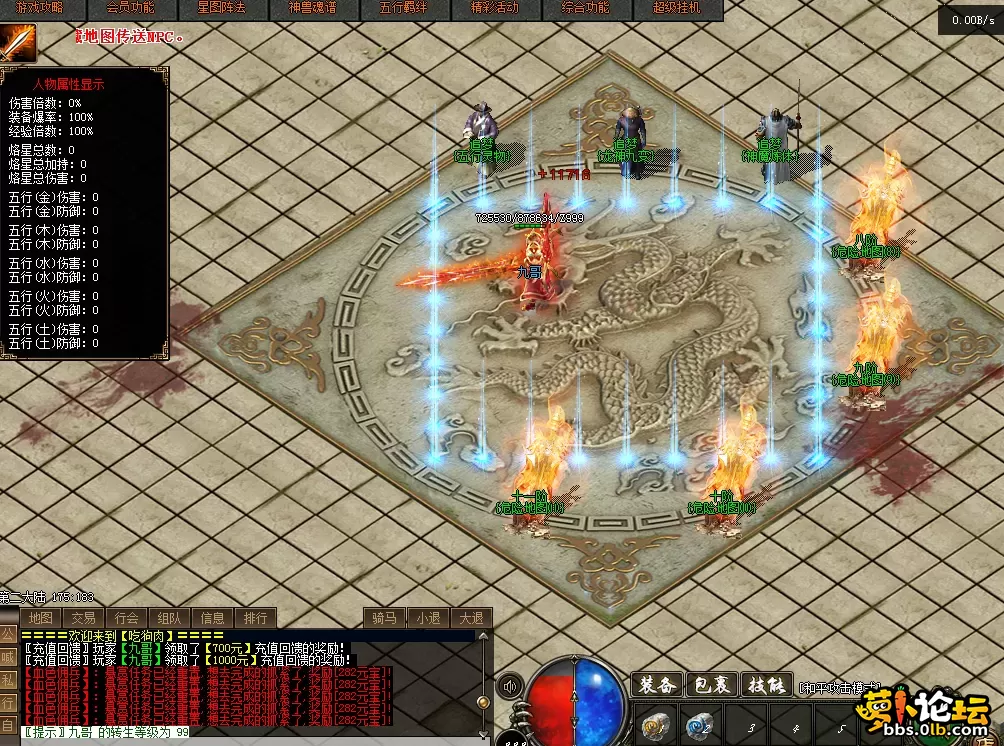Screen dimensions: 1004x746
Task: Open the 地图 map button
Action: point(41,618)
